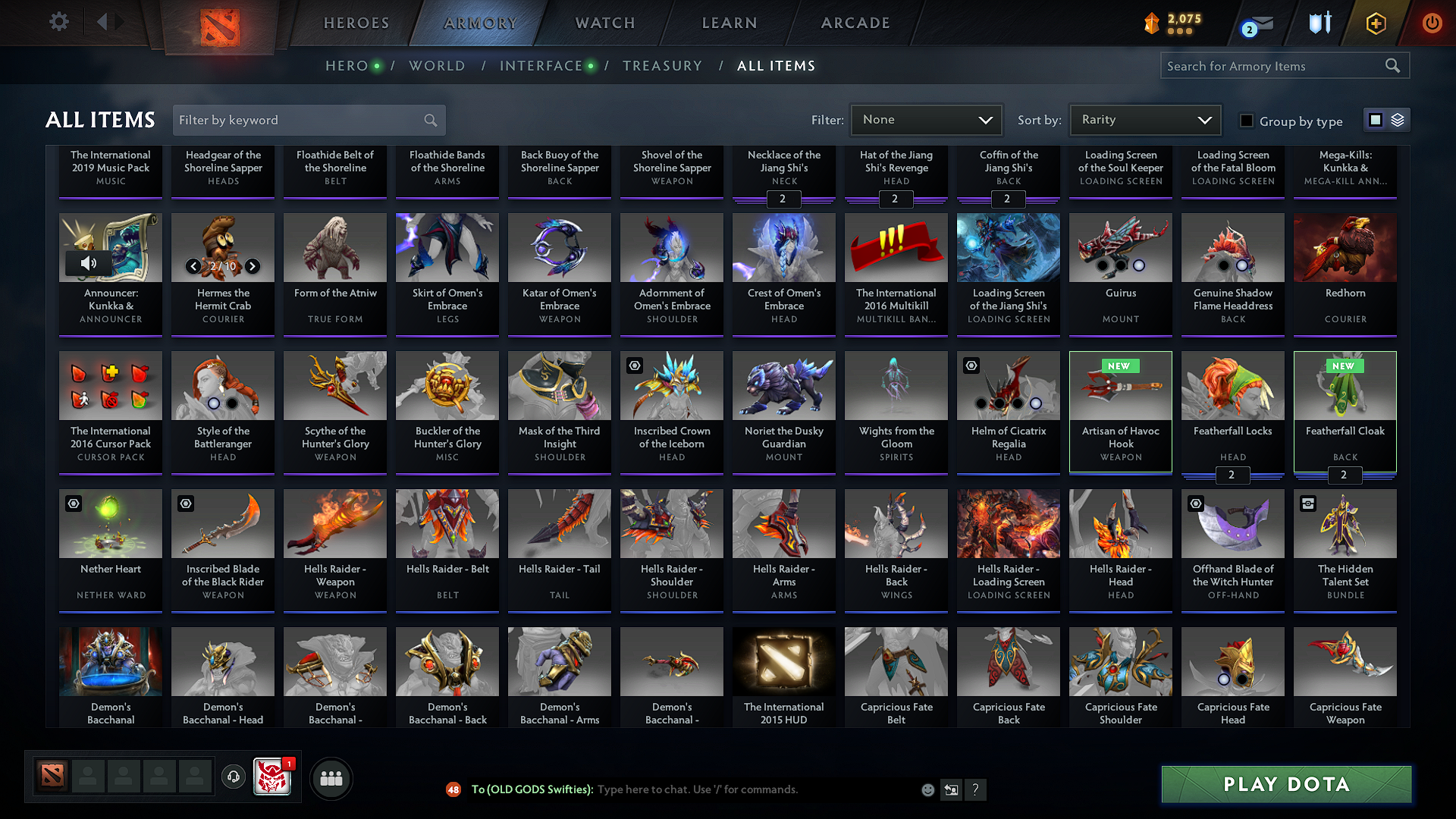
Task: Click the next arrow on Hermes the Hermit Crab
Action: tap(252, 267)
